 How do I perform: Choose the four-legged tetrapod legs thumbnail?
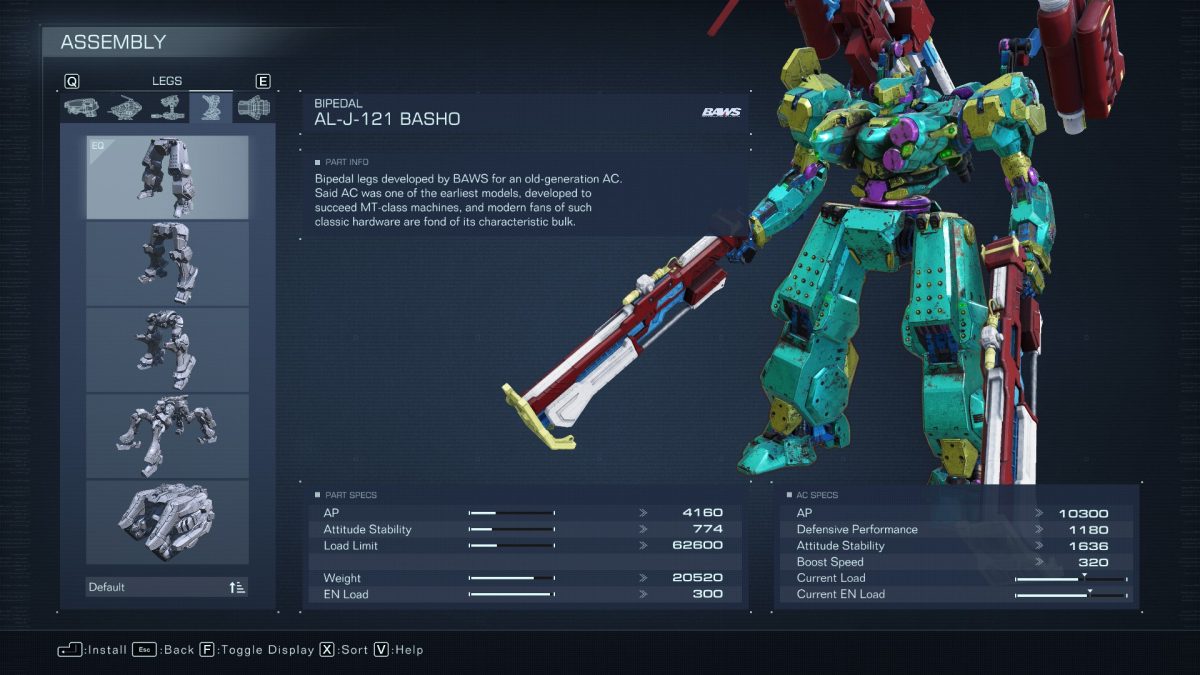pos(167,435)
